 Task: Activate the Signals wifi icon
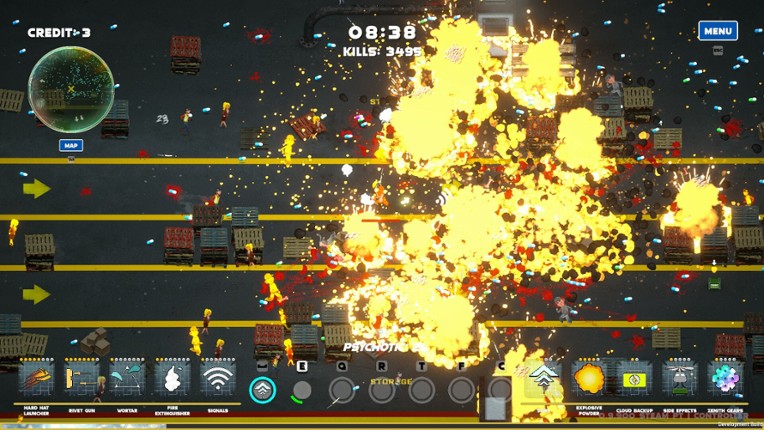click(217, 379)
